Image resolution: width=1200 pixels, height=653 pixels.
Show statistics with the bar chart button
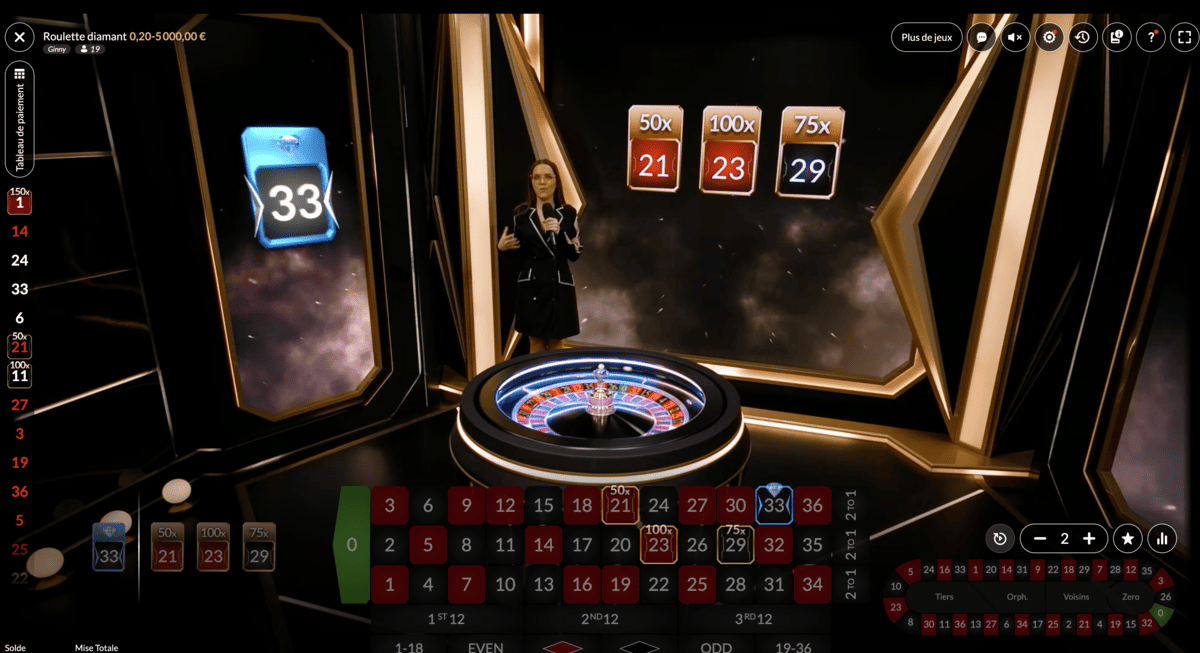[x=1162, y=539]
